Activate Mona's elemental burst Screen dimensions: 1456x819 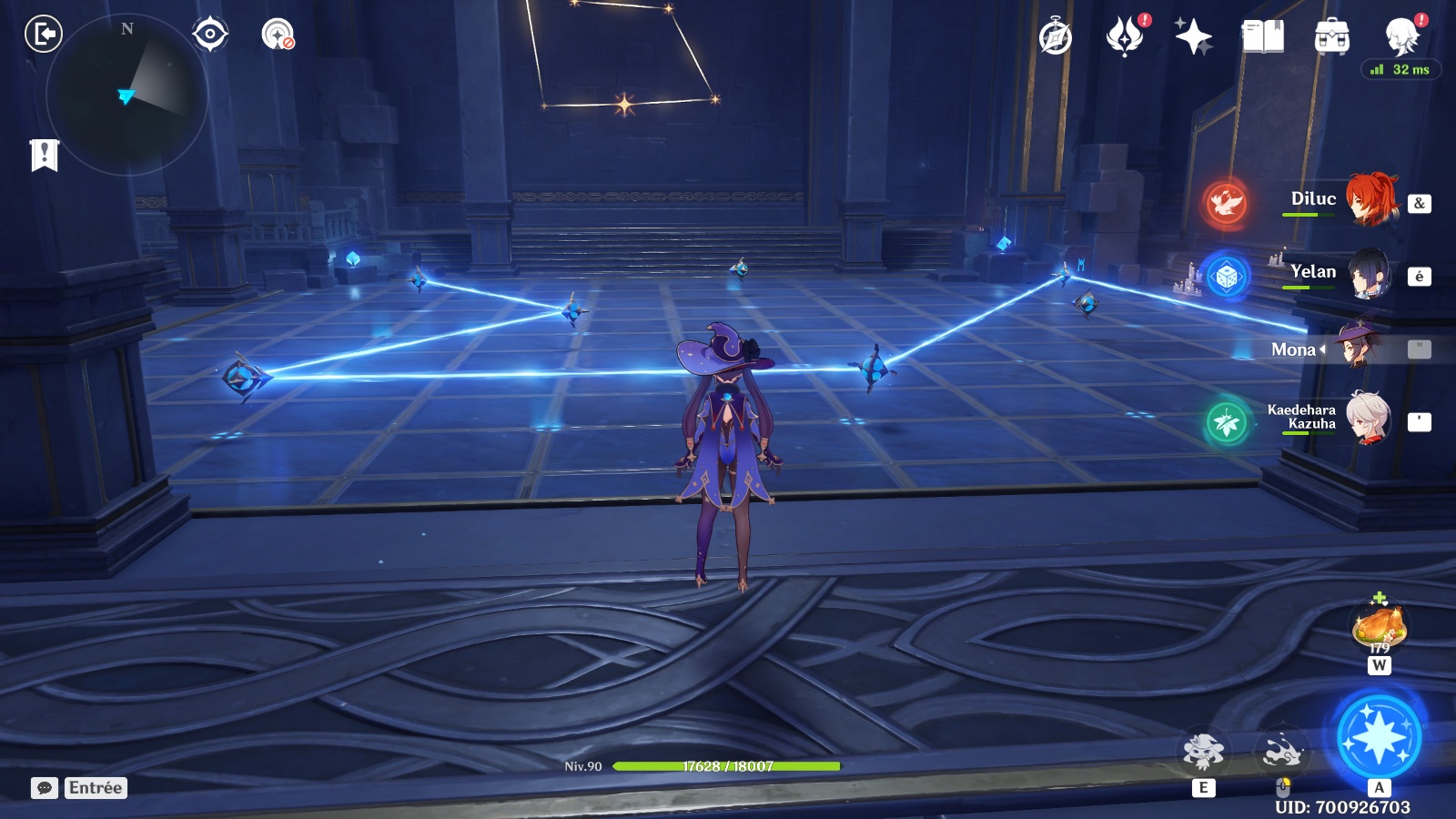pos(1379,737)
